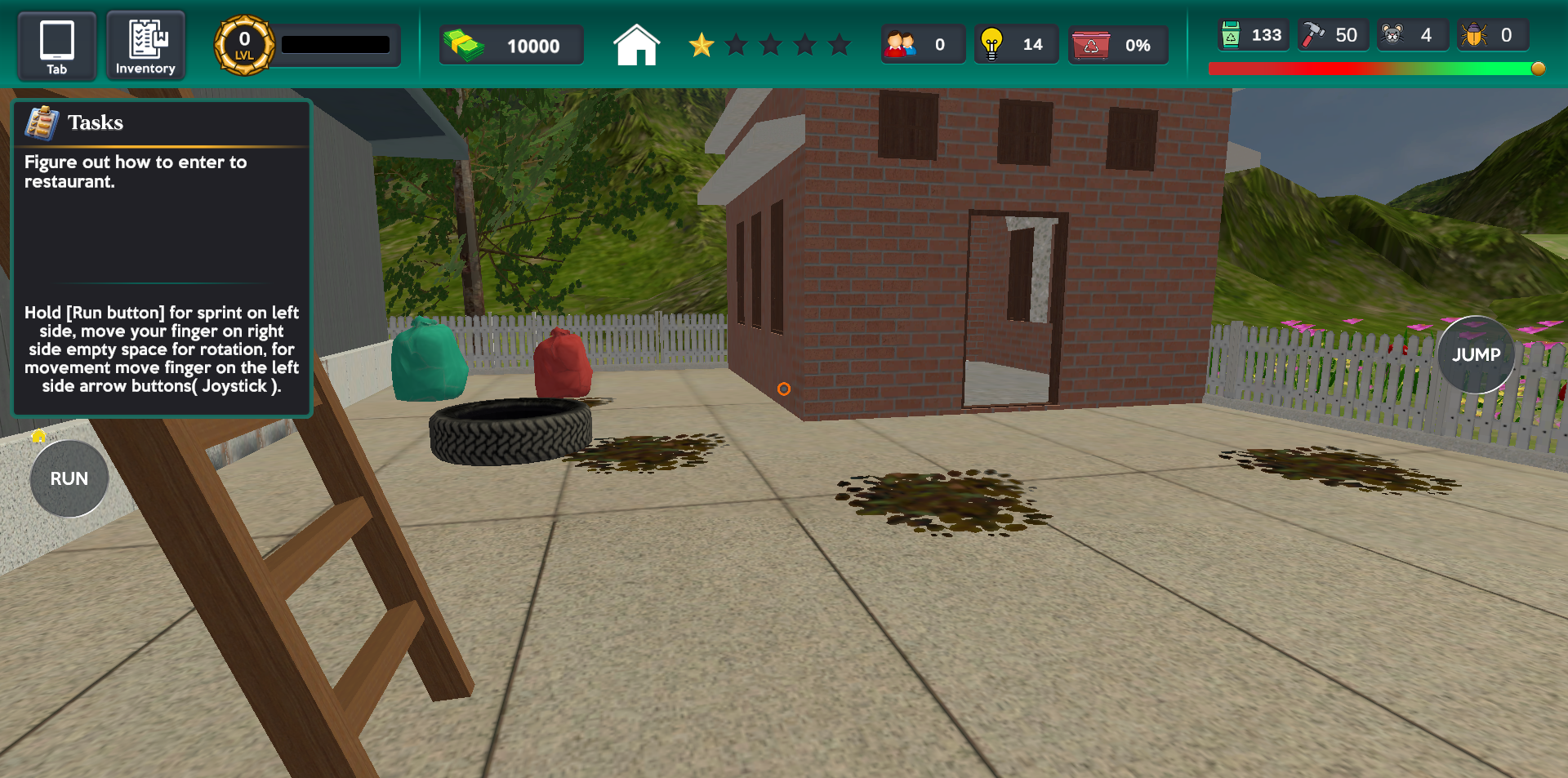Open the money counter showing 10000
Image resolution: width=1568 pixels, height=778 pixels.
[x=511, y=46]
